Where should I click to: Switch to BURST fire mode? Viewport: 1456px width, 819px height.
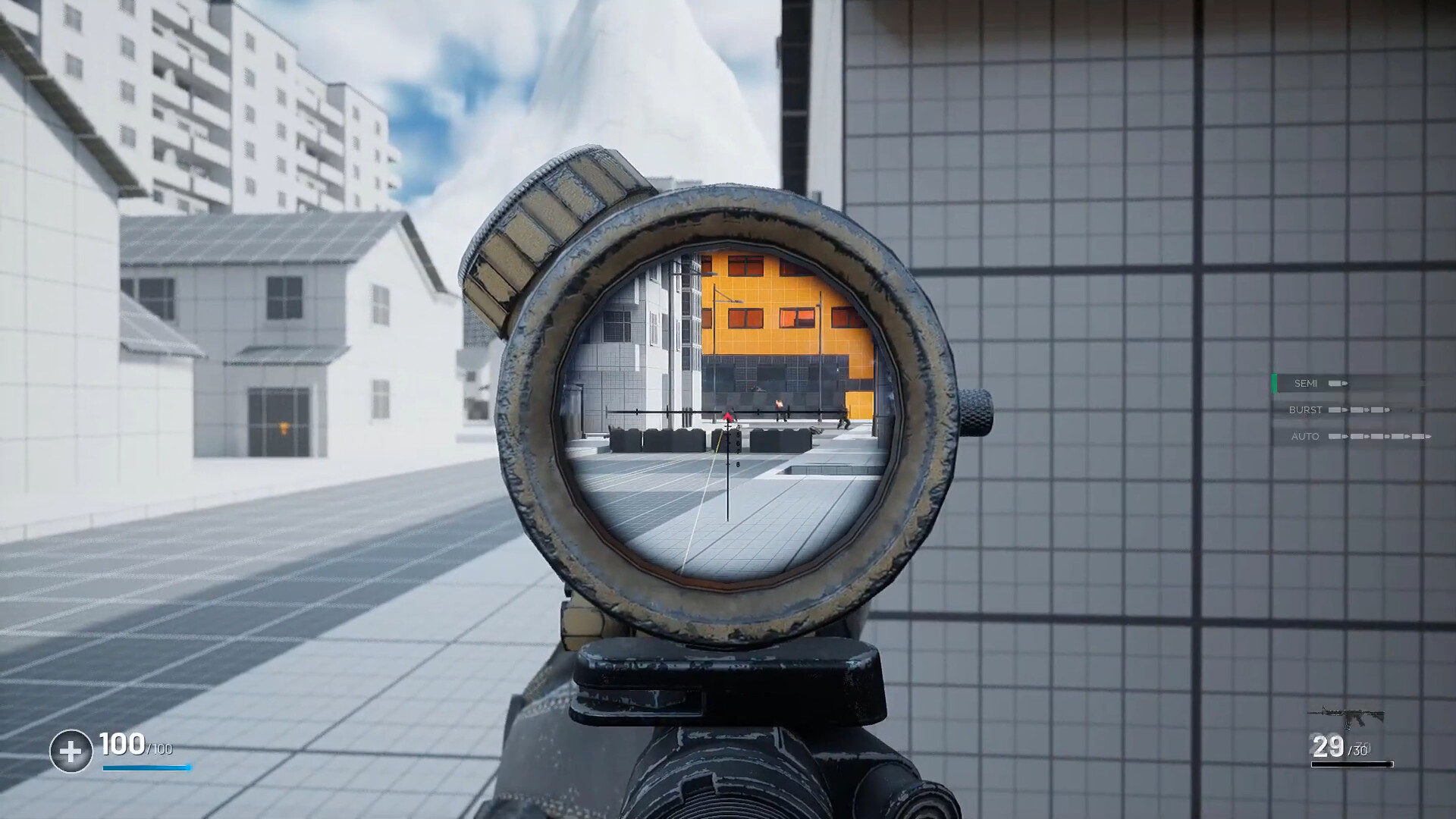tap(1306, 409)
